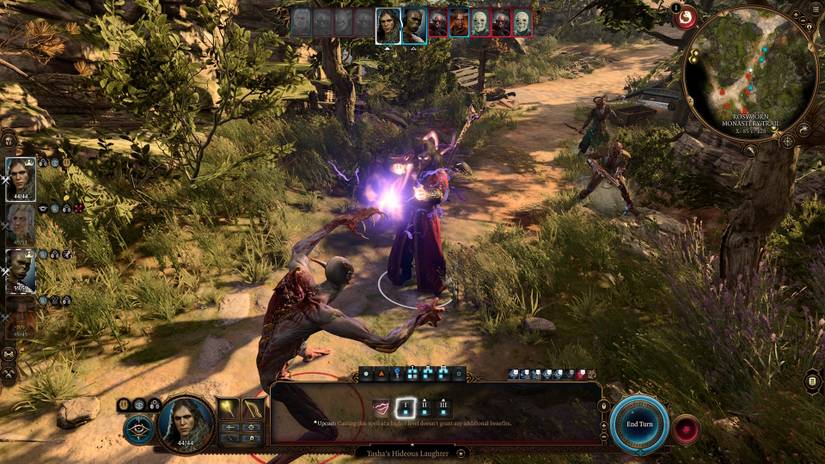Switch to the white-haired party member portrait
This screenshot has height=464, width=825.
21,223
